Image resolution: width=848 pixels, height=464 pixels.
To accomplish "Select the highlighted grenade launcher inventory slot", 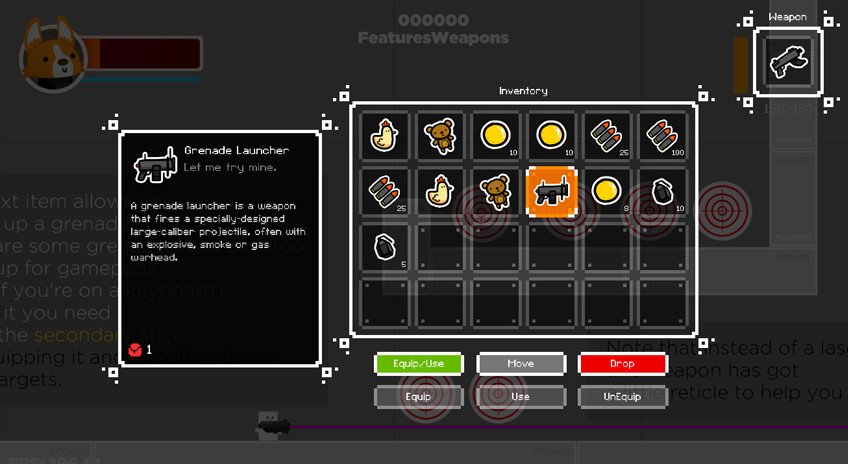I will (551, 192).
